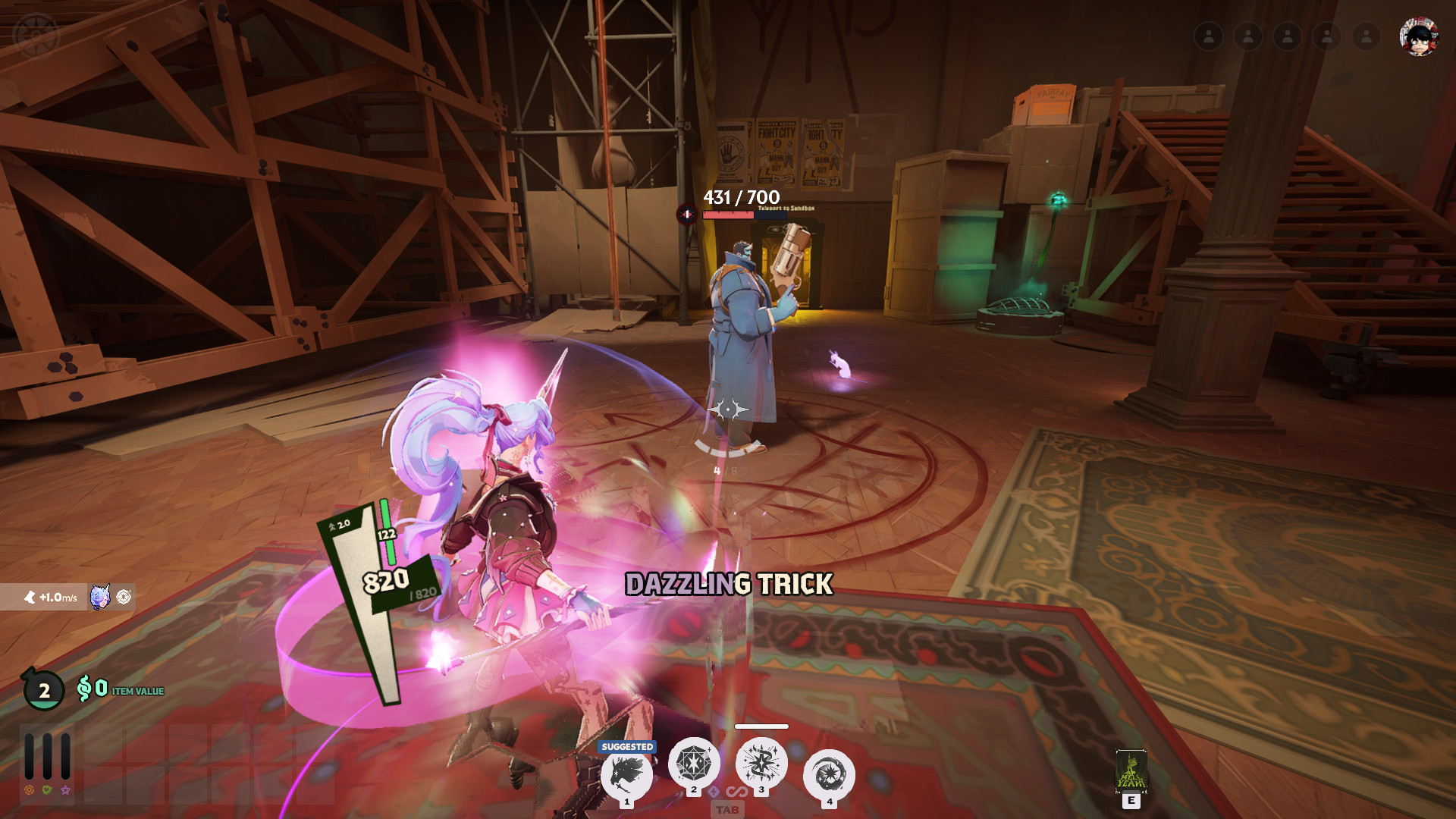This screenshot has width=1456, height=819.
Task: Click the purple star stat icon
Action: click(66, 790)
